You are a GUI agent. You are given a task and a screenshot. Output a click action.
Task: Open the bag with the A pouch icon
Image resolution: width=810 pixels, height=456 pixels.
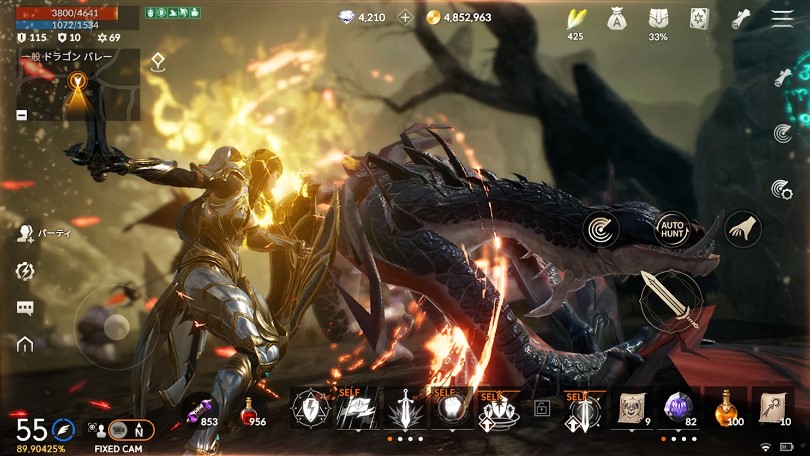(617, 17)
